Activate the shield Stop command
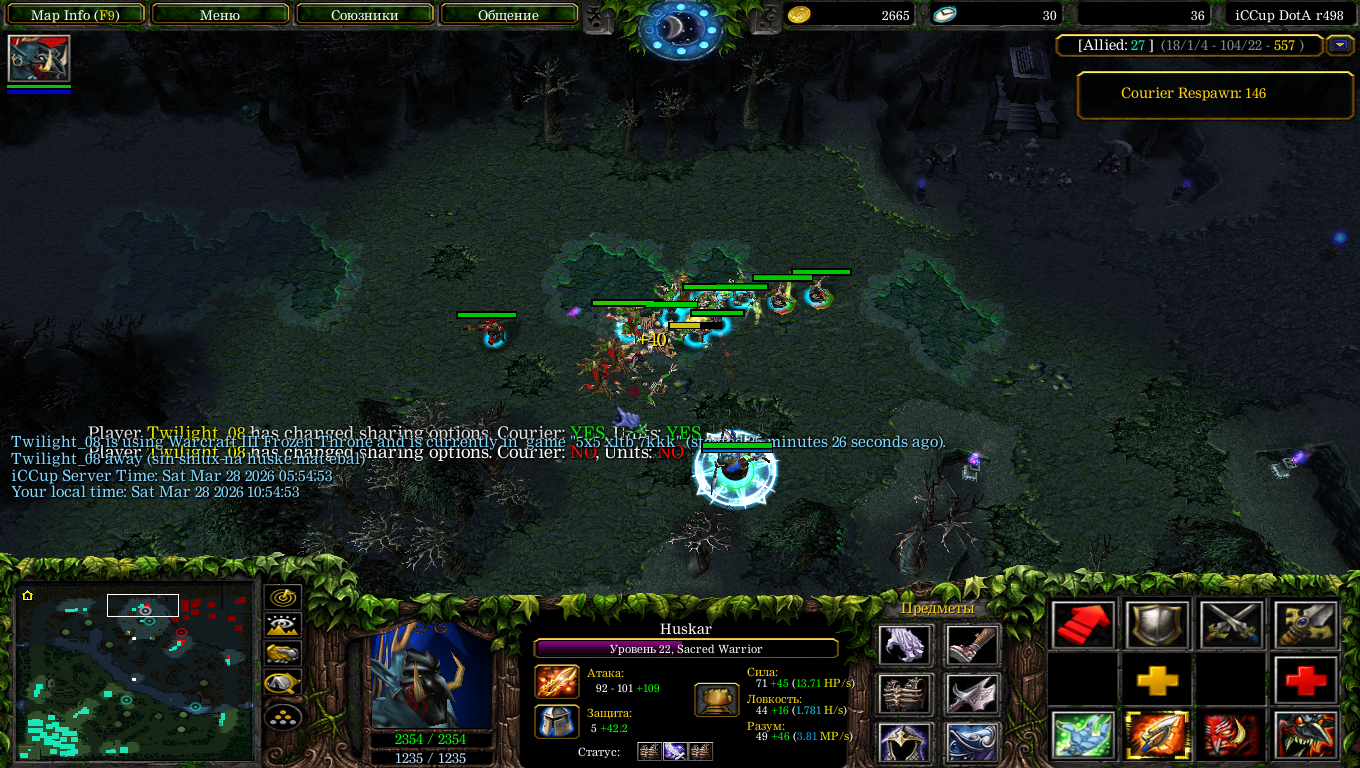Image resolution: width=1360 pixels, height=768 pixels. click(1157, 626)
